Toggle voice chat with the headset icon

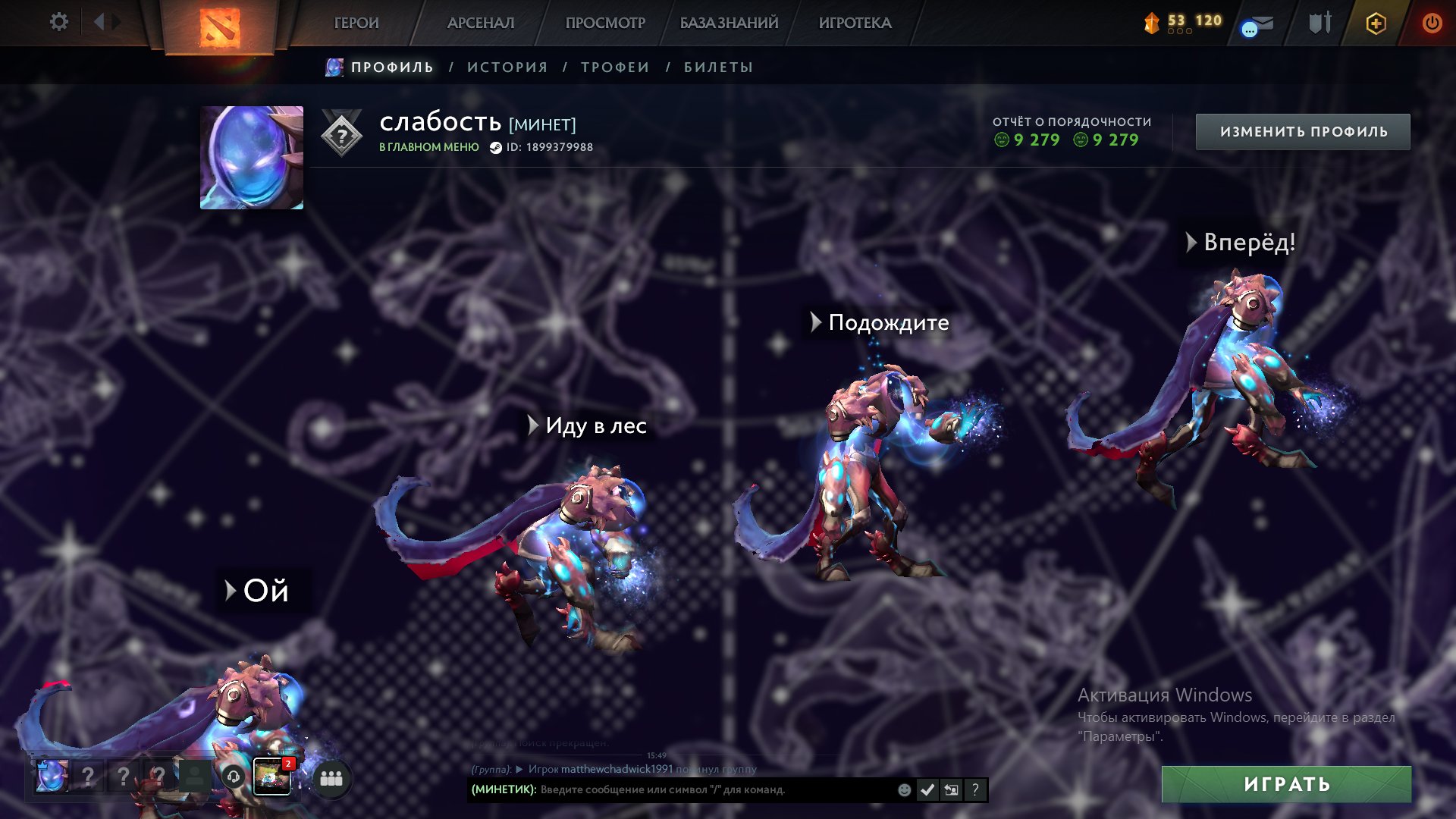click(233, 777)
